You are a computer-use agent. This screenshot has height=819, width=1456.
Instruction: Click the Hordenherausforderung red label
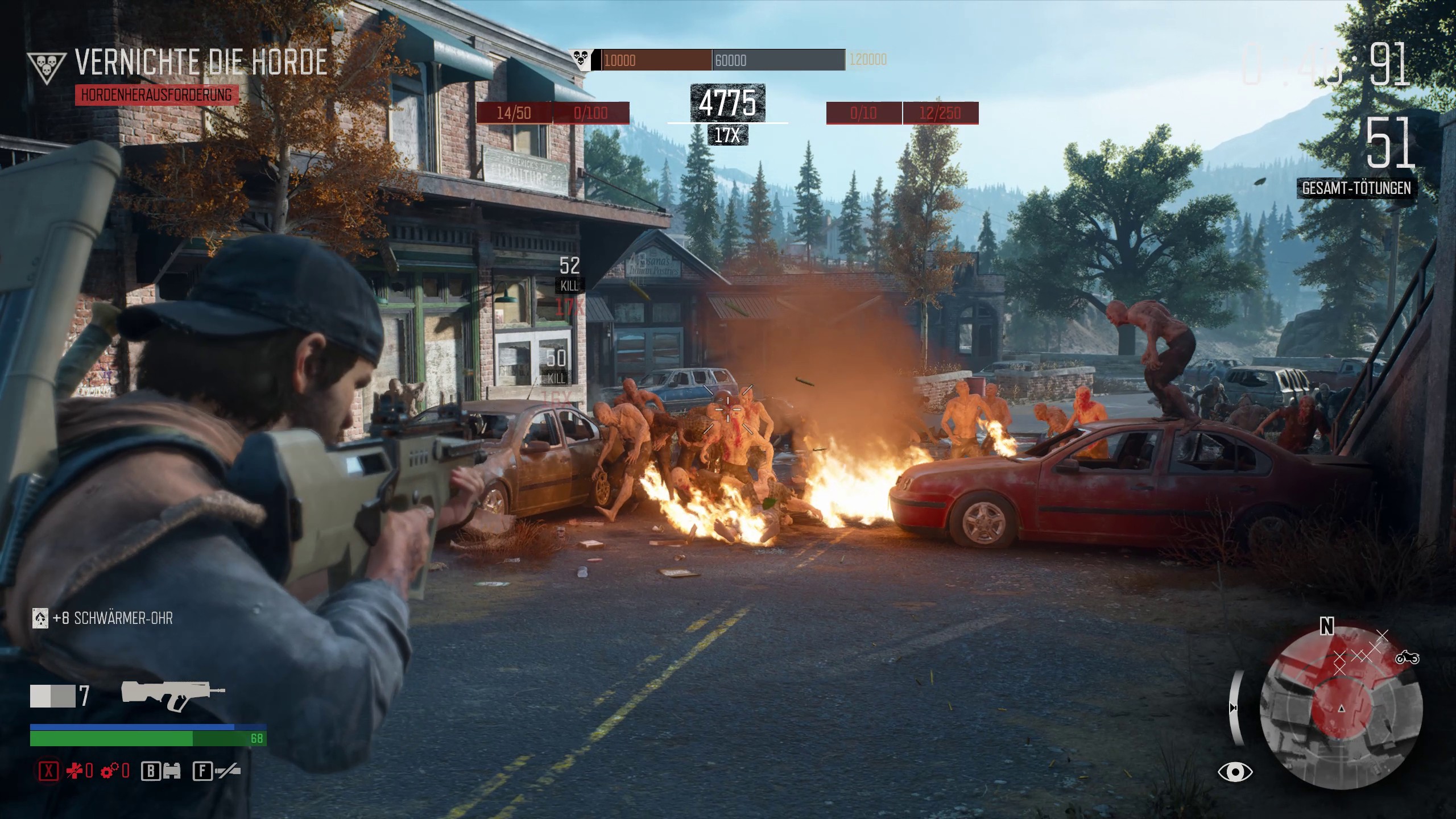click(156, 95)
